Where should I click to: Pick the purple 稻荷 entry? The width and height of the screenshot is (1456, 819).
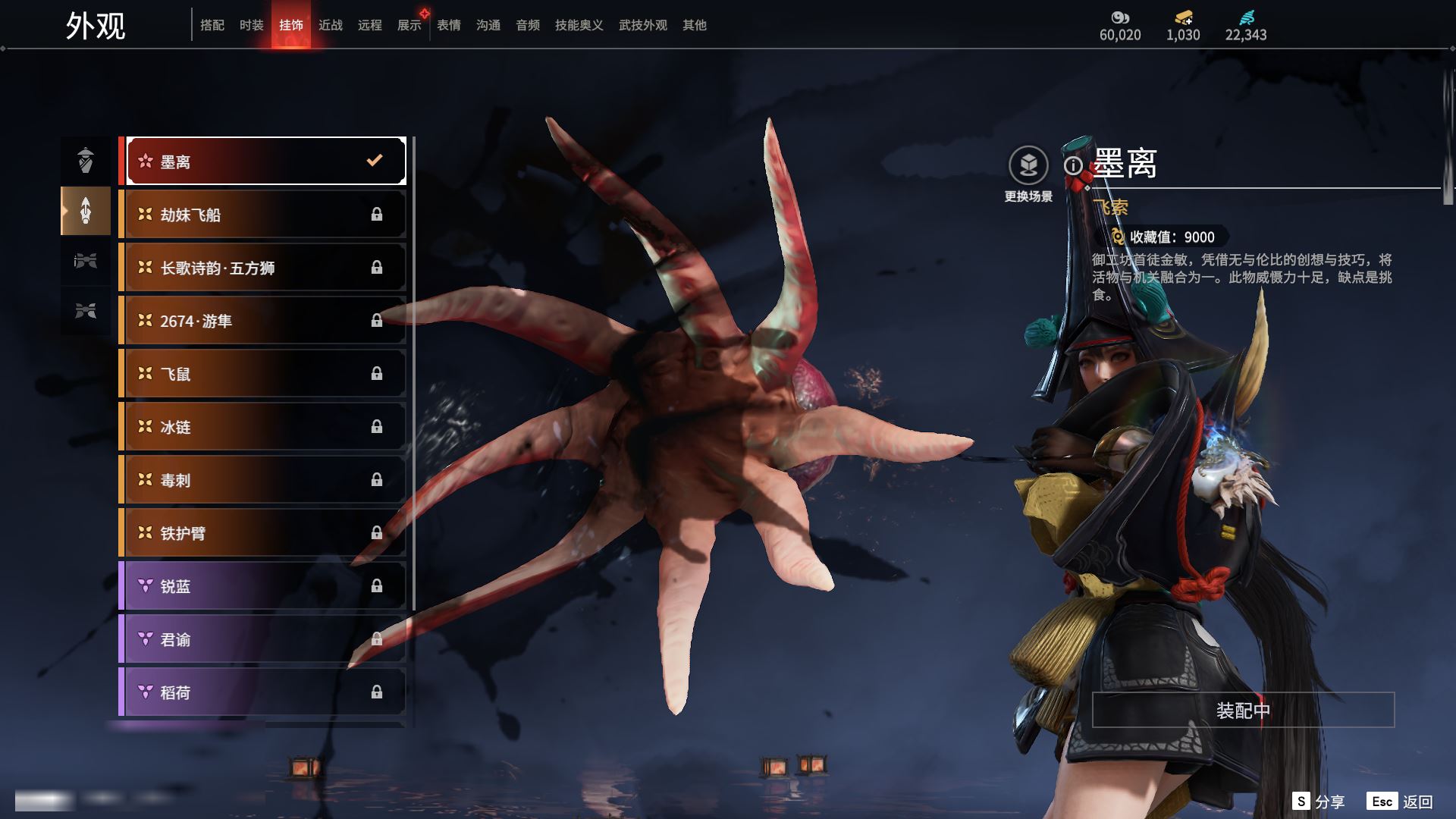pos(265,692)
